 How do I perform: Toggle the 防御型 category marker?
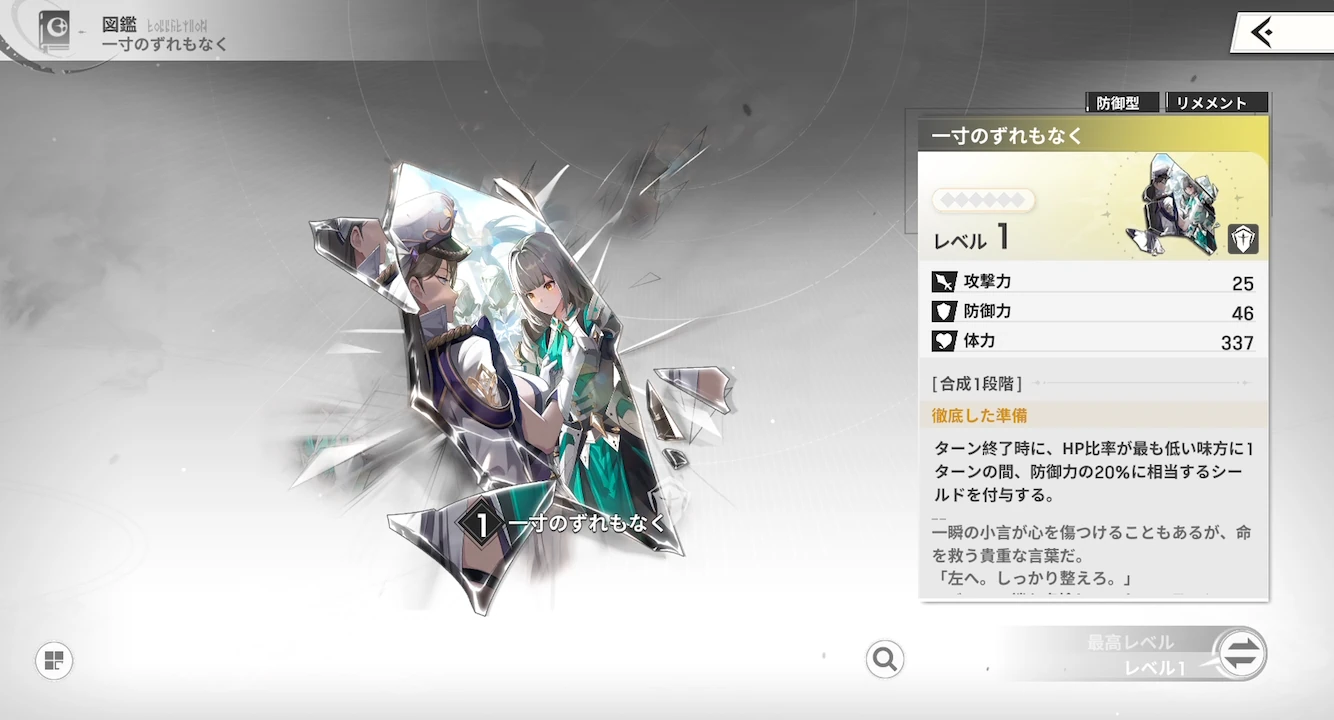[1120, 101]
